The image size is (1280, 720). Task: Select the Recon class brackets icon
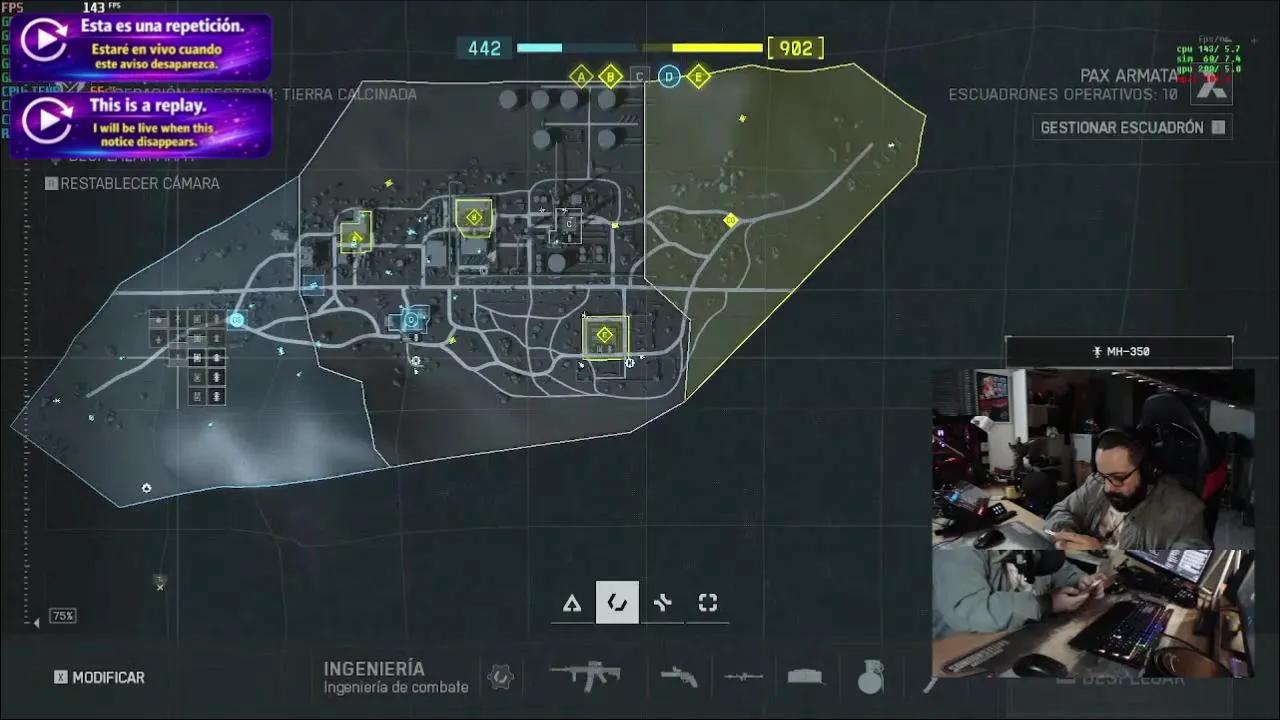click(707, 602)
